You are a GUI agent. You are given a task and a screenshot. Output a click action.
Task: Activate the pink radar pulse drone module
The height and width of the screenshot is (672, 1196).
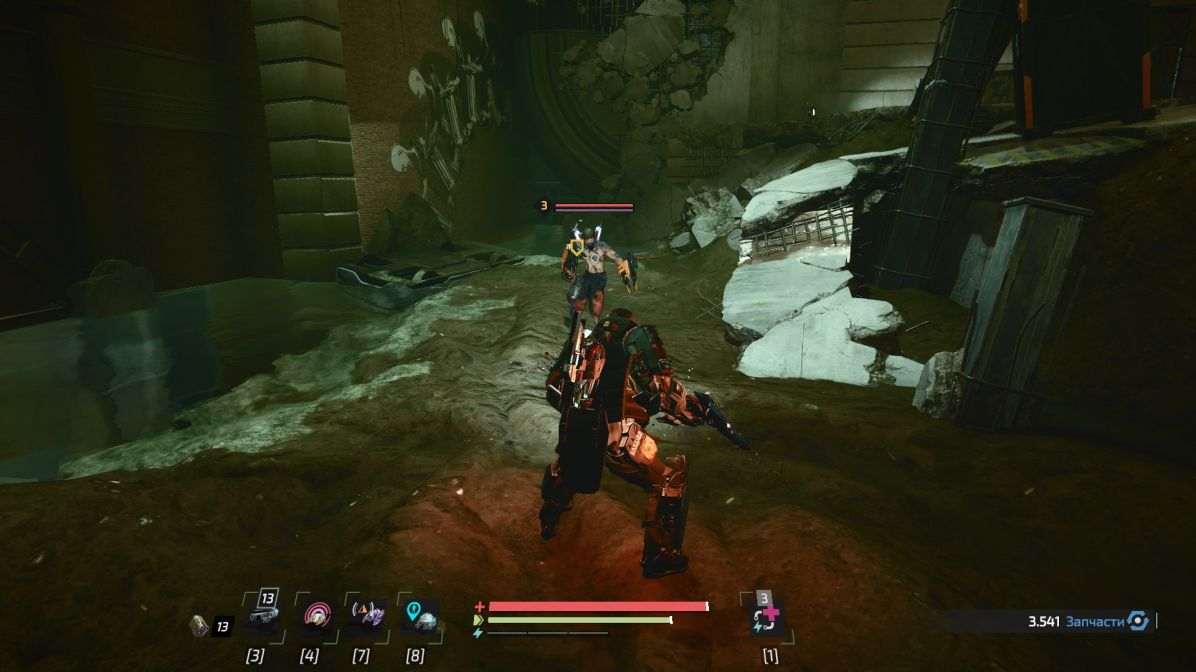(x=316, y=616)
